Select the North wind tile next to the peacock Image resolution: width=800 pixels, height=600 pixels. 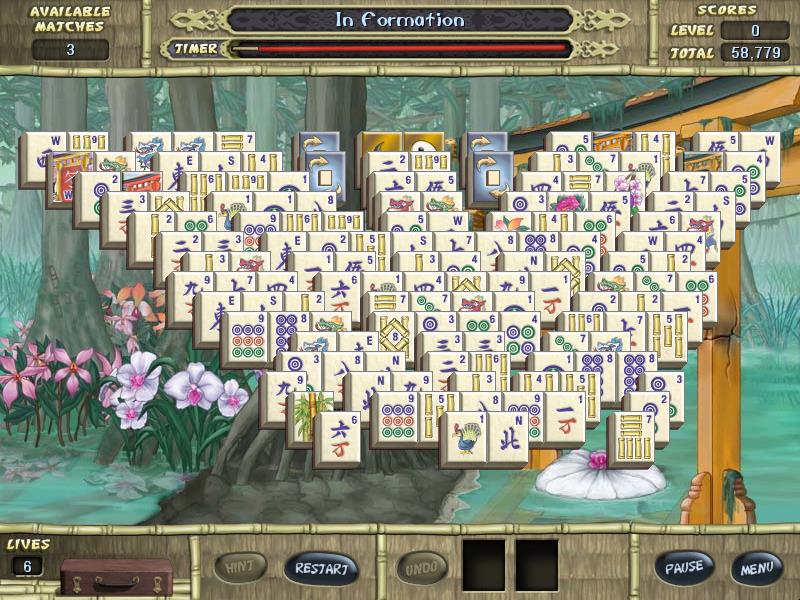[509, 440]
